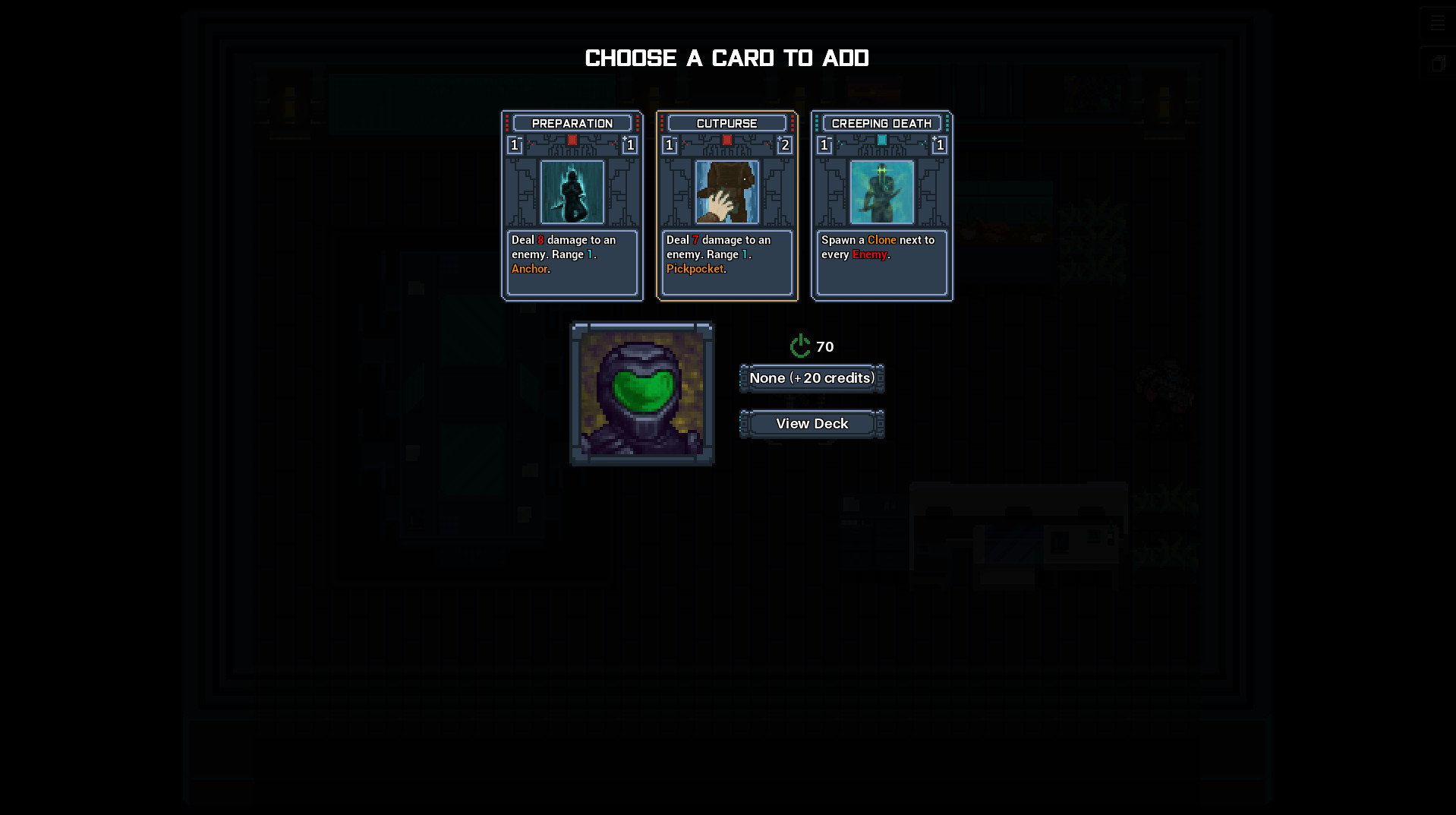This screenshot has width=1456, height=815.
Task: Select the Creeping Death card
Action: click(881, 205)
